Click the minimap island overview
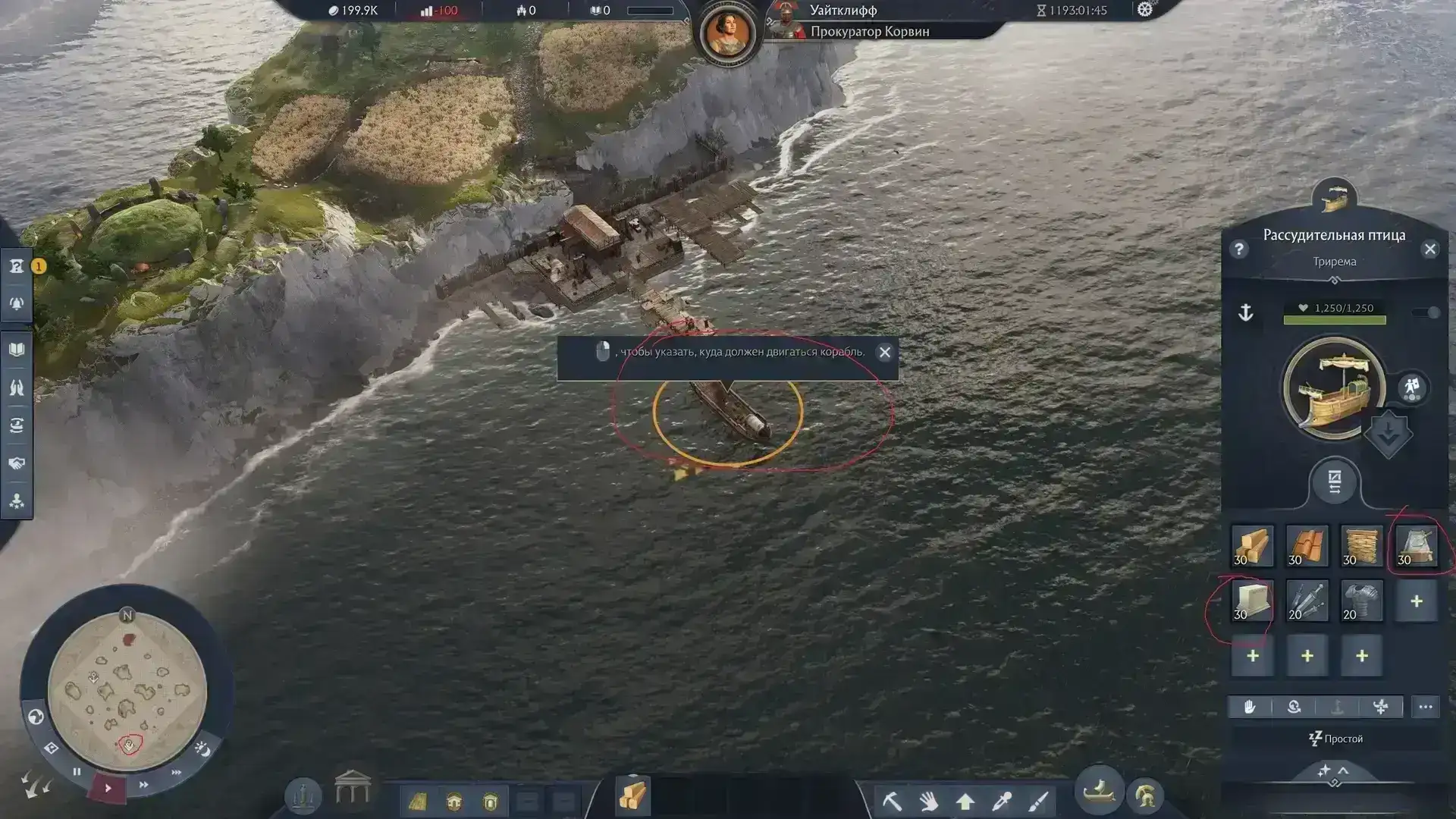Viewport: 1456px width, 819px height. click(x=127, y=689)
